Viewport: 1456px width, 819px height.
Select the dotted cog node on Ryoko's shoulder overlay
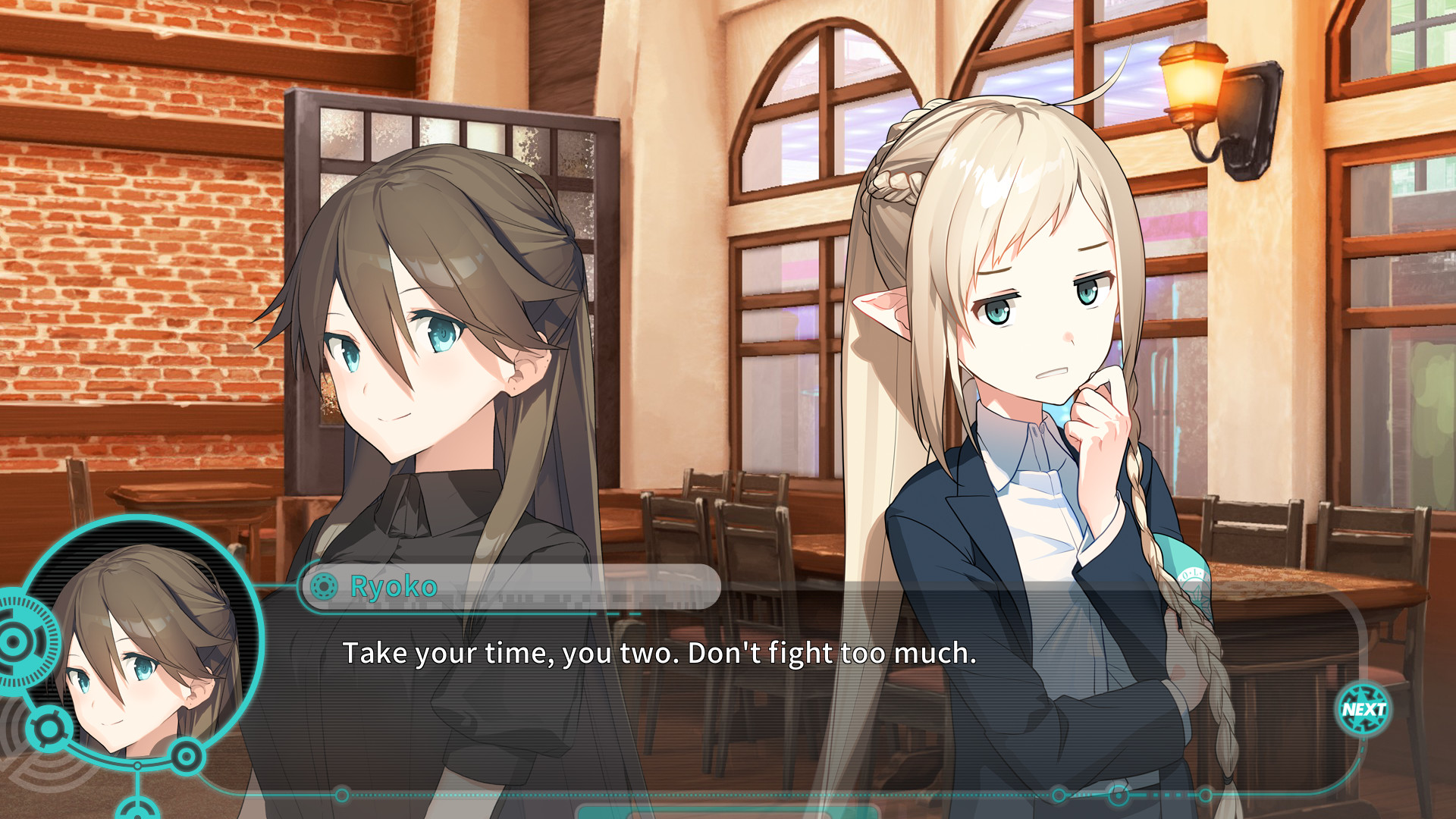point(325,584)
